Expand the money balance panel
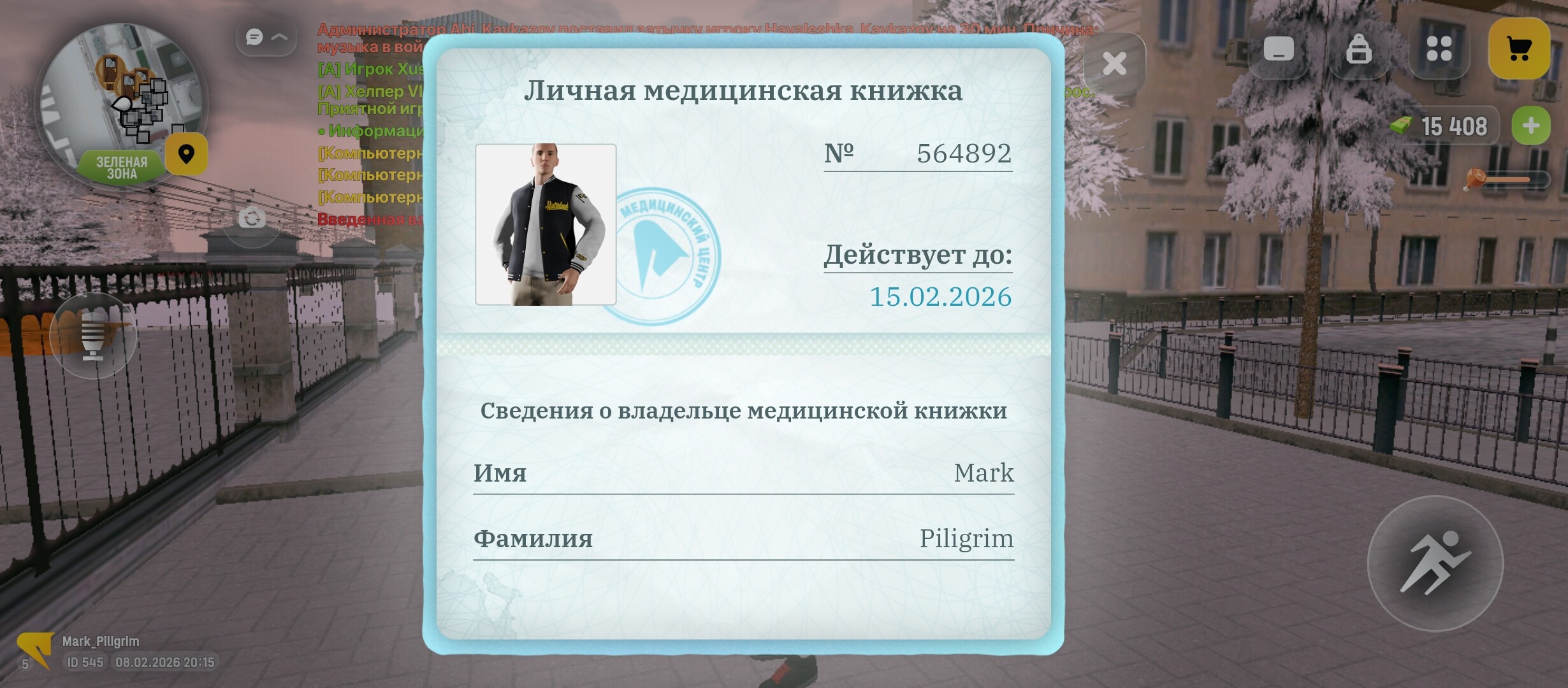The height and width of the screenshot is (688, 1568). click(x=1533, y=125)
